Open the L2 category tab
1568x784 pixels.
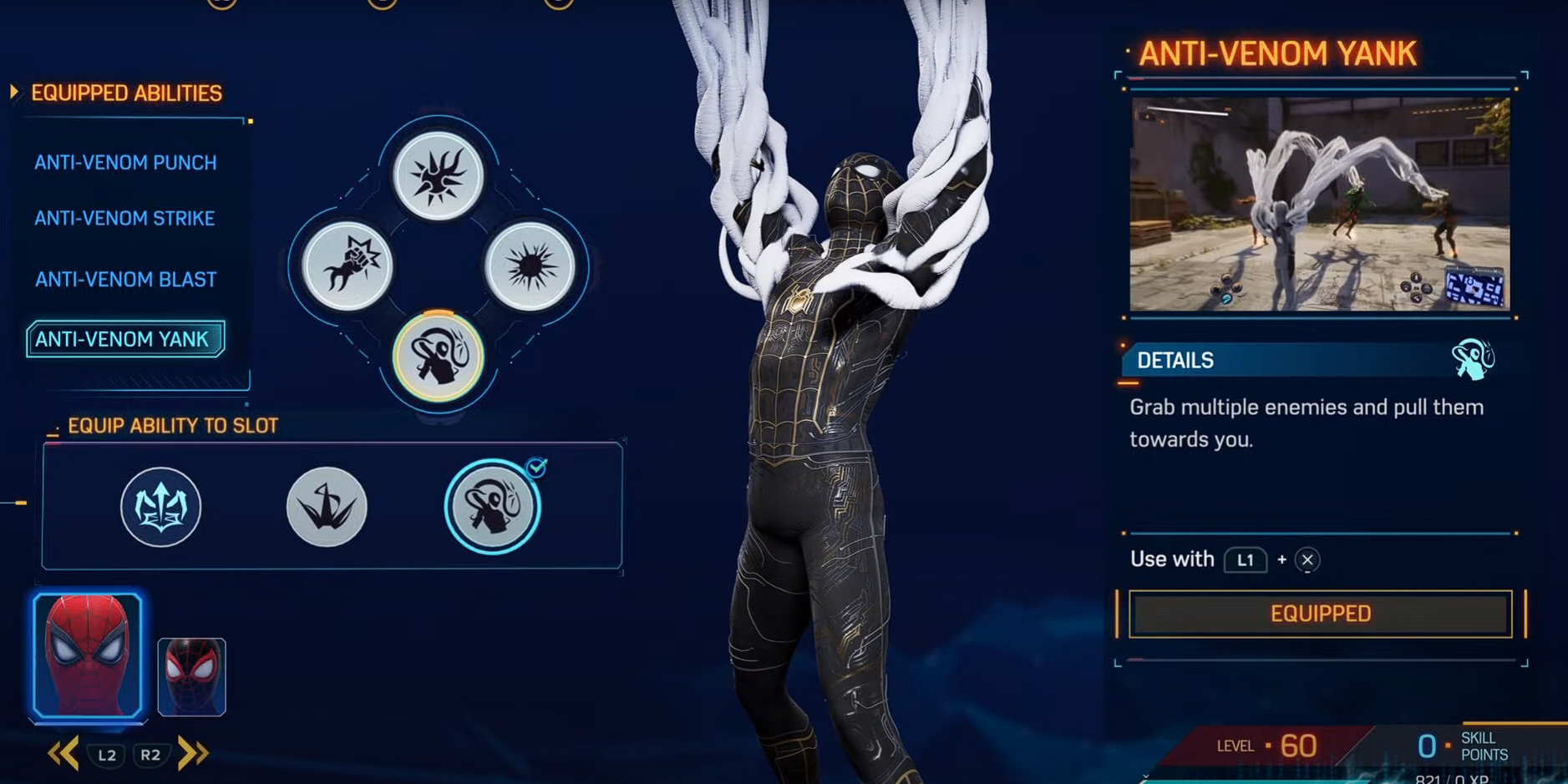(x=107, y=753)
